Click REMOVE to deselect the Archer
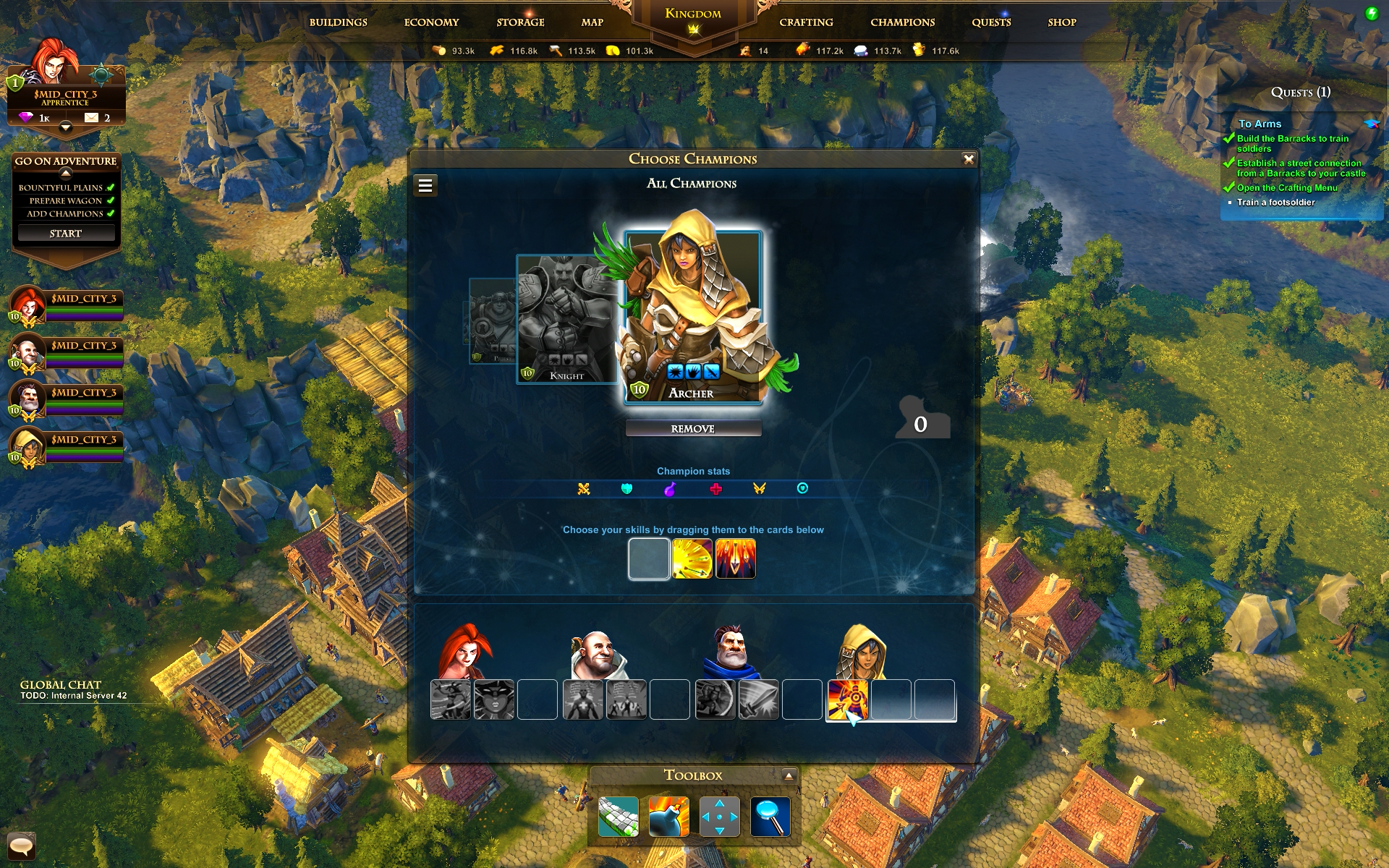Viewport: 1389px width, 868px height. pos(693,427)
